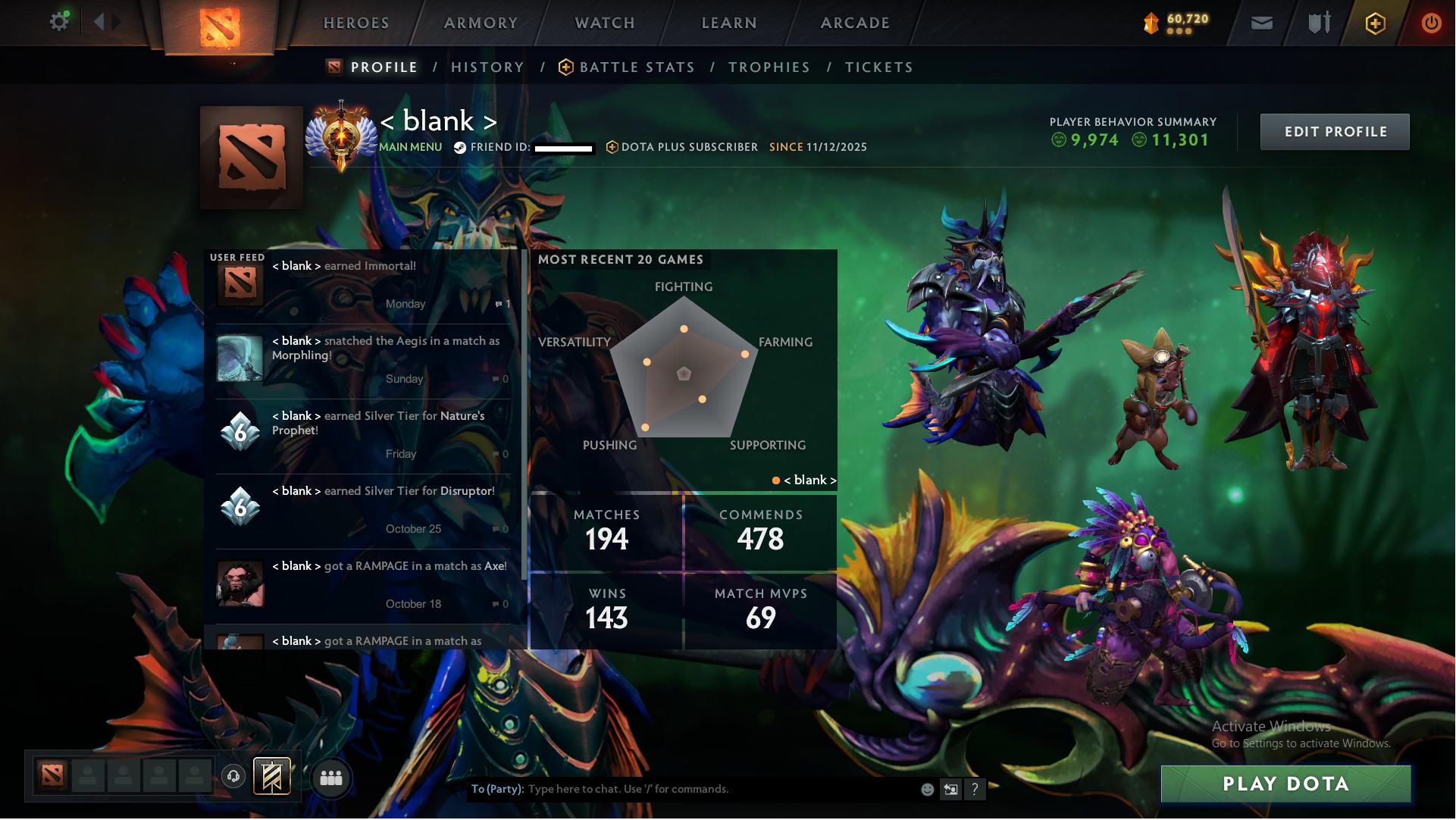Open emoticon picker in the chat bar
This screenshot has height=820, width=1456.
tap(926, 789)
